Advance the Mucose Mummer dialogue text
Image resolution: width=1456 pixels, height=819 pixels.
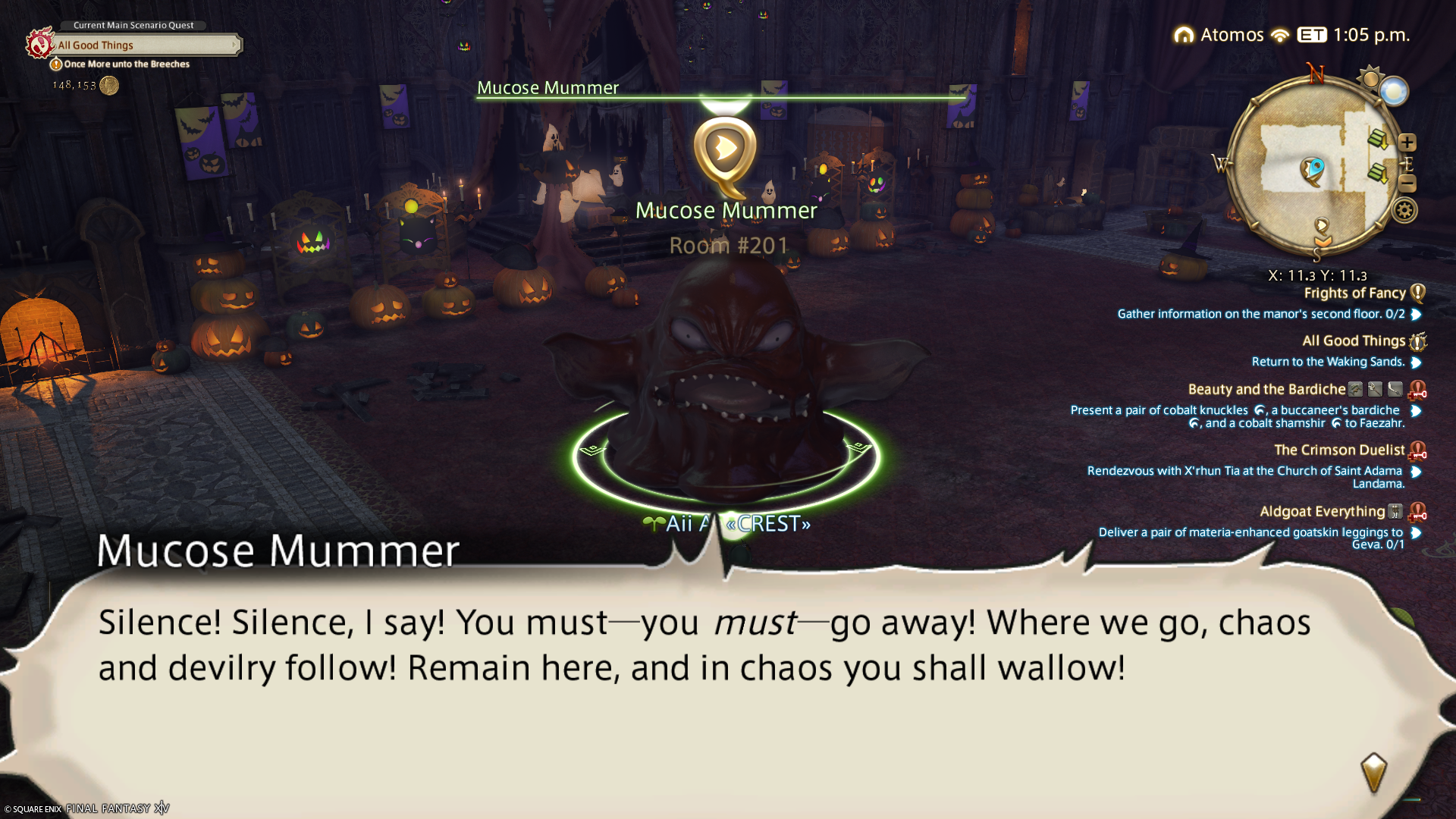(1373, 771)
